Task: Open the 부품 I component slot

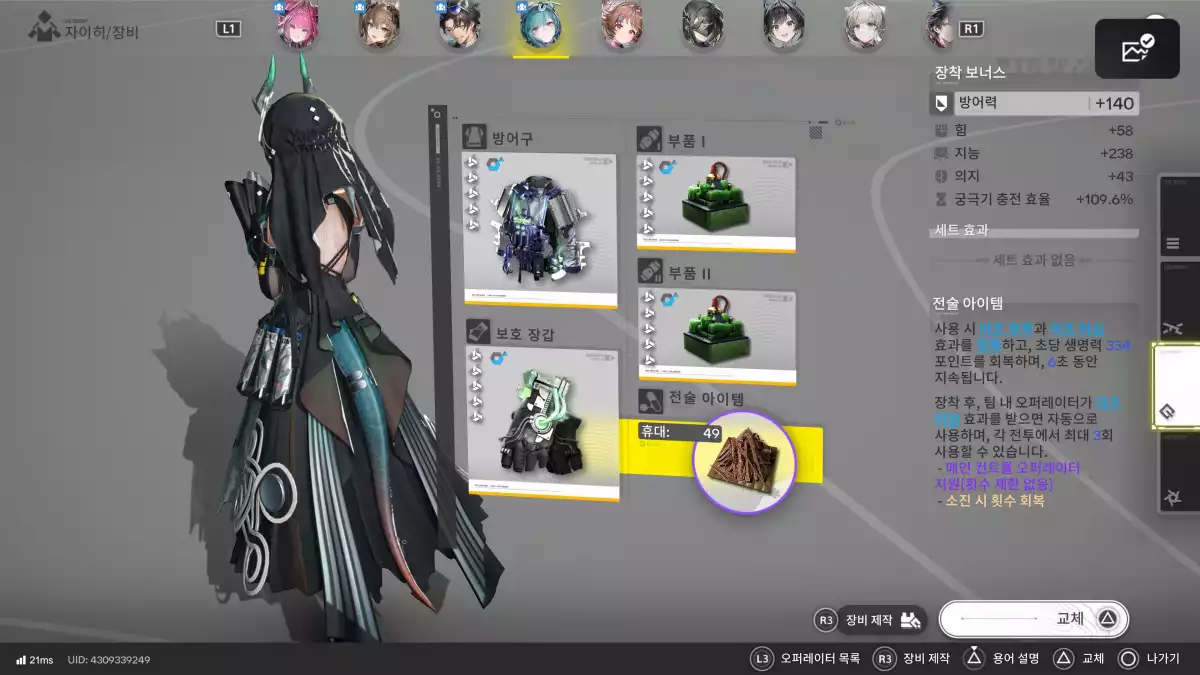Action: (716, 203)
